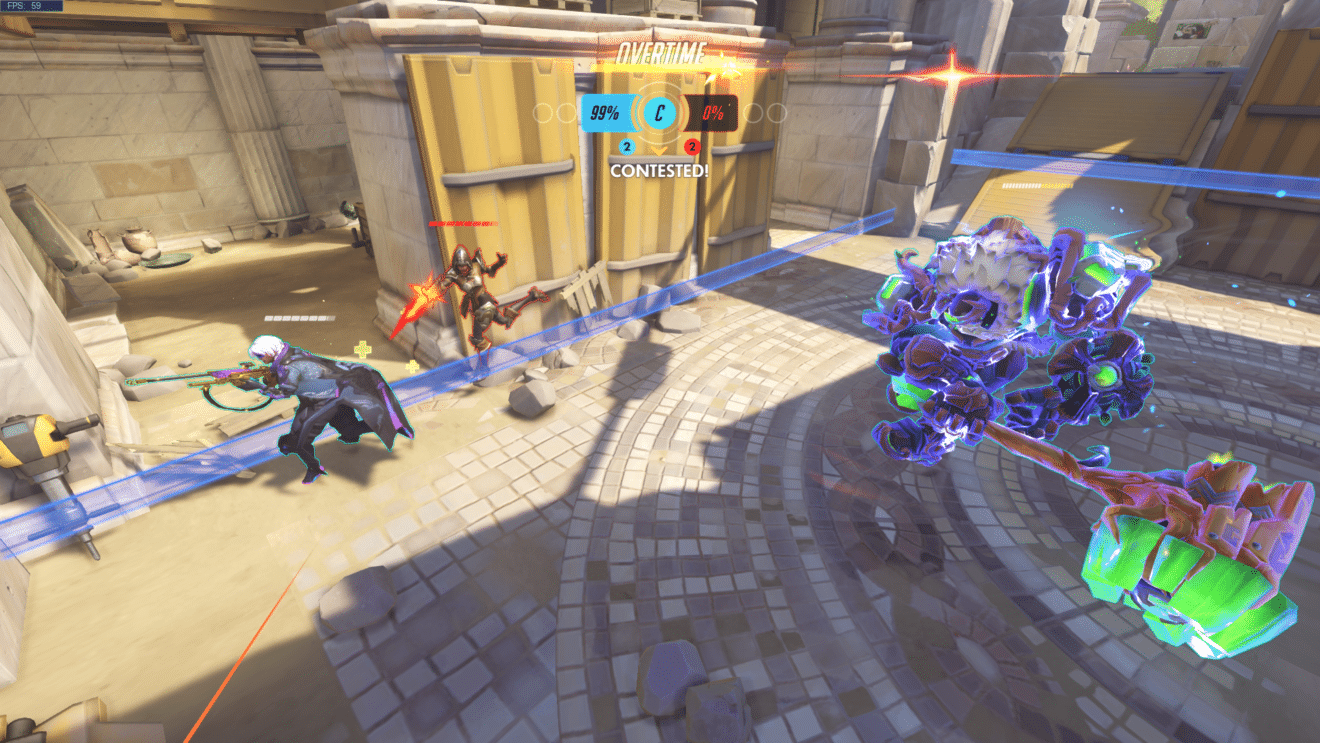
Task: Expand the orange chevron below the point icon
Action: point(658,151)
